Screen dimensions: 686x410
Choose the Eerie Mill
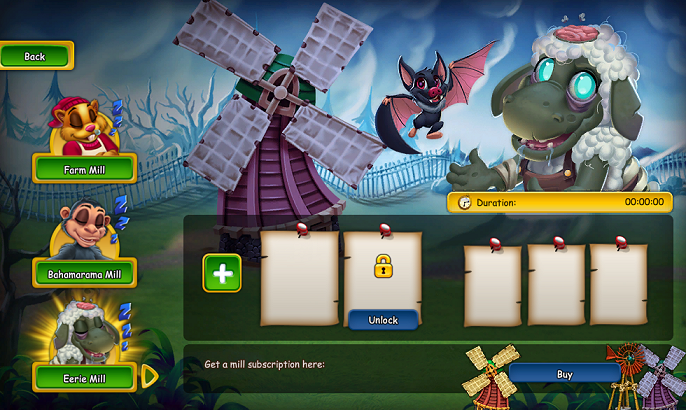click(x=84, y=377)
